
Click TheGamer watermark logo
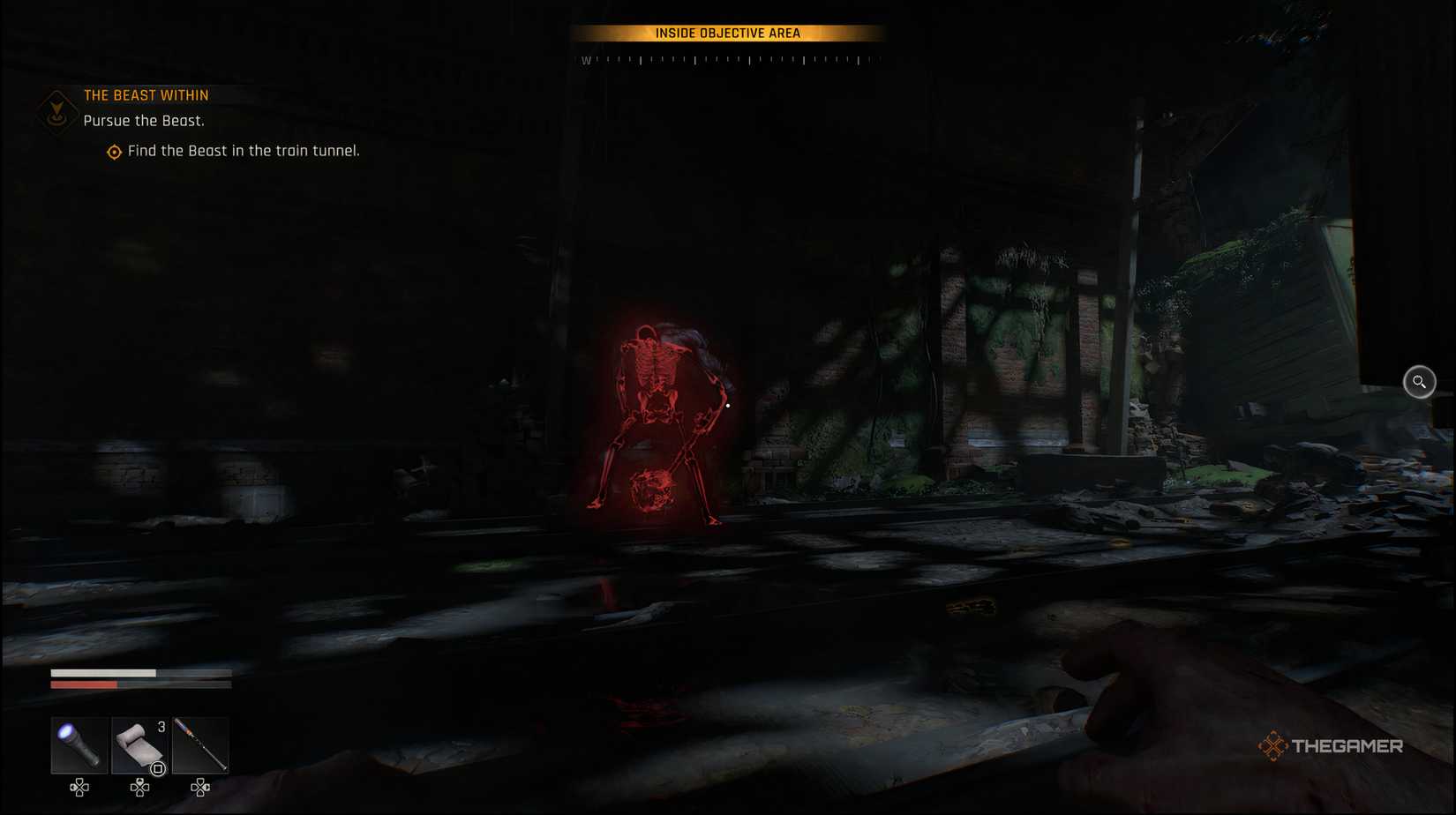point(1332,745)
